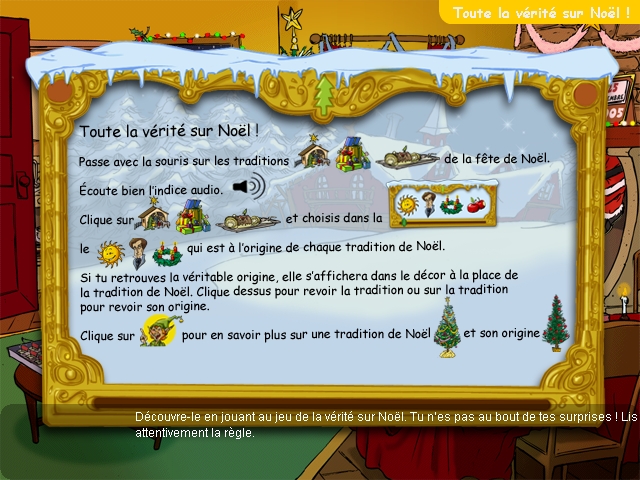Click the speaker audio hint icon
The height and width of the screenshot is (480, 640).
(249, 187)
